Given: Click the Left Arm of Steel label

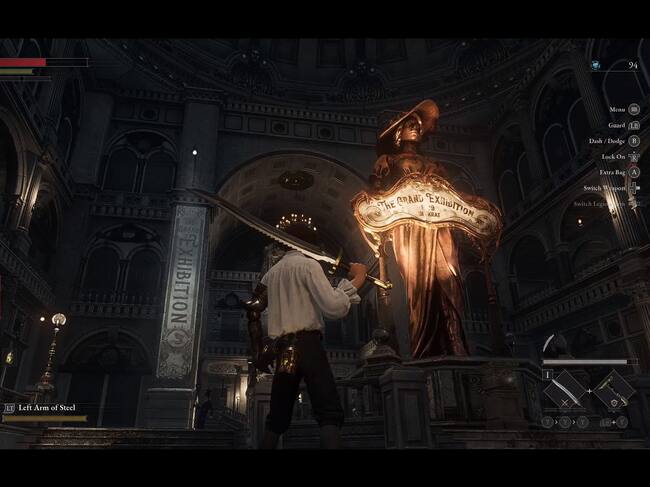Looking at the screenshot, I should (48, 408).
